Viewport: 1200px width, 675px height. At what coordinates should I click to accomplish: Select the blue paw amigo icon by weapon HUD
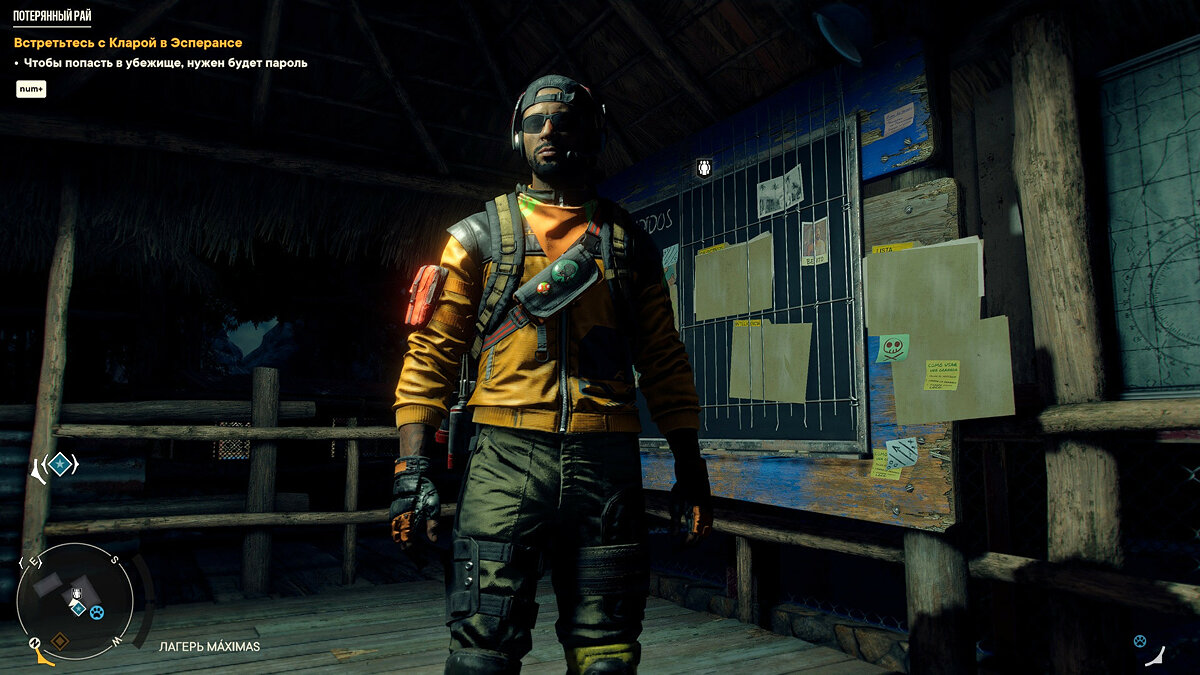click(x=1139, y=641)
